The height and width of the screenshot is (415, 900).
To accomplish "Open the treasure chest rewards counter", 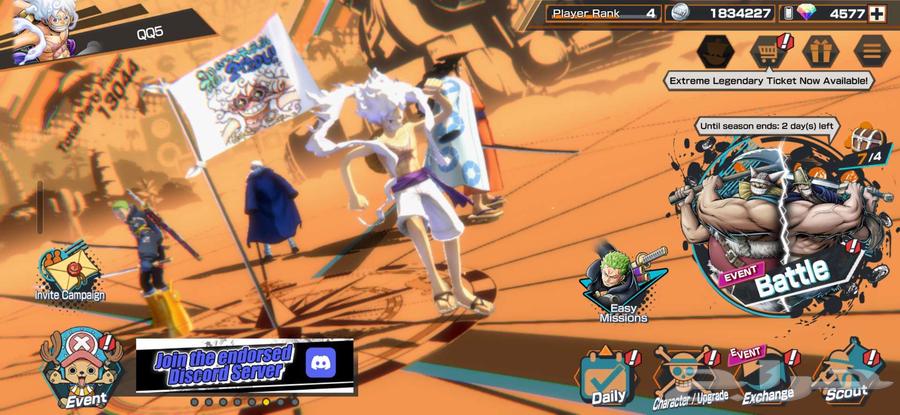I will point(867,148).
